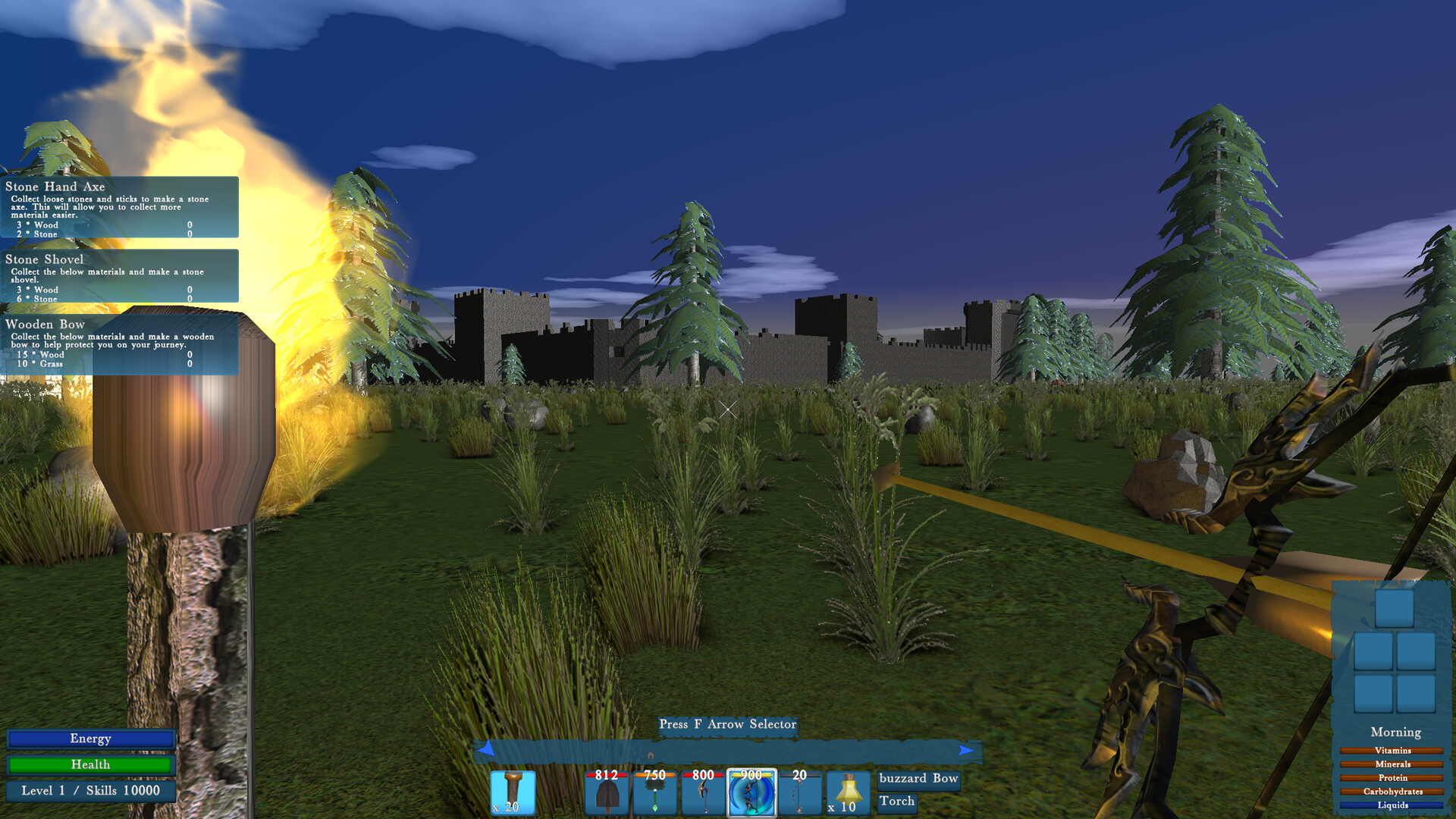
Task: Toggle the bottom-left slot of the right-side grid
Action: (1373, 694)
